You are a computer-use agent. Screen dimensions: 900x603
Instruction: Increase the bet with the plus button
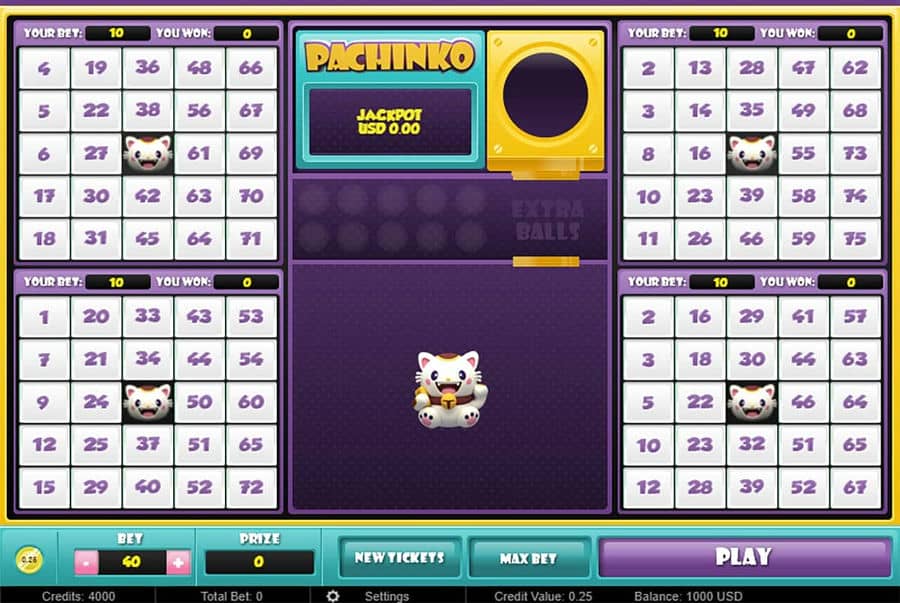(x=179, y=562)
